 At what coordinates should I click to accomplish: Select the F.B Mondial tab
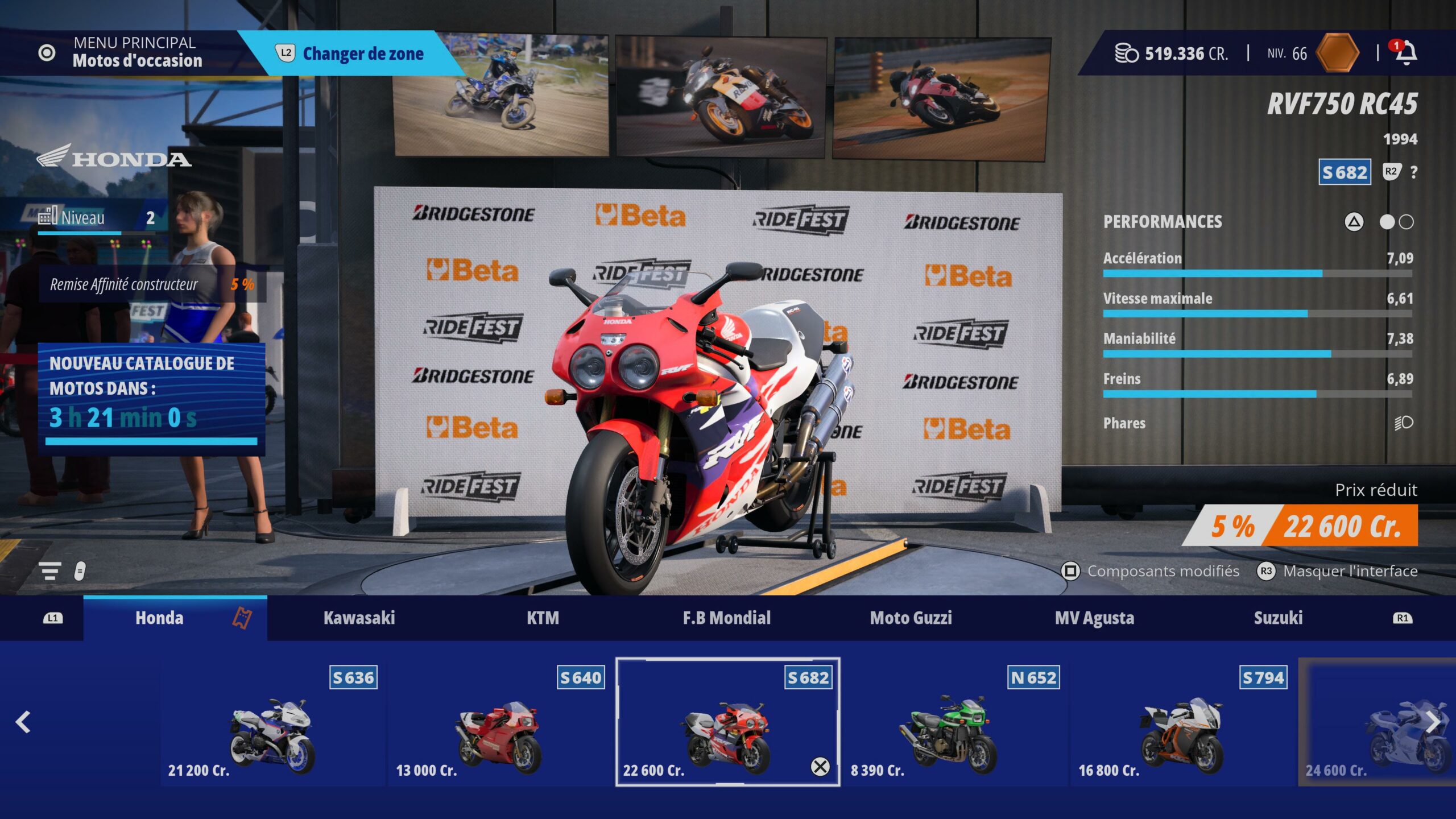tap(726, 618)
